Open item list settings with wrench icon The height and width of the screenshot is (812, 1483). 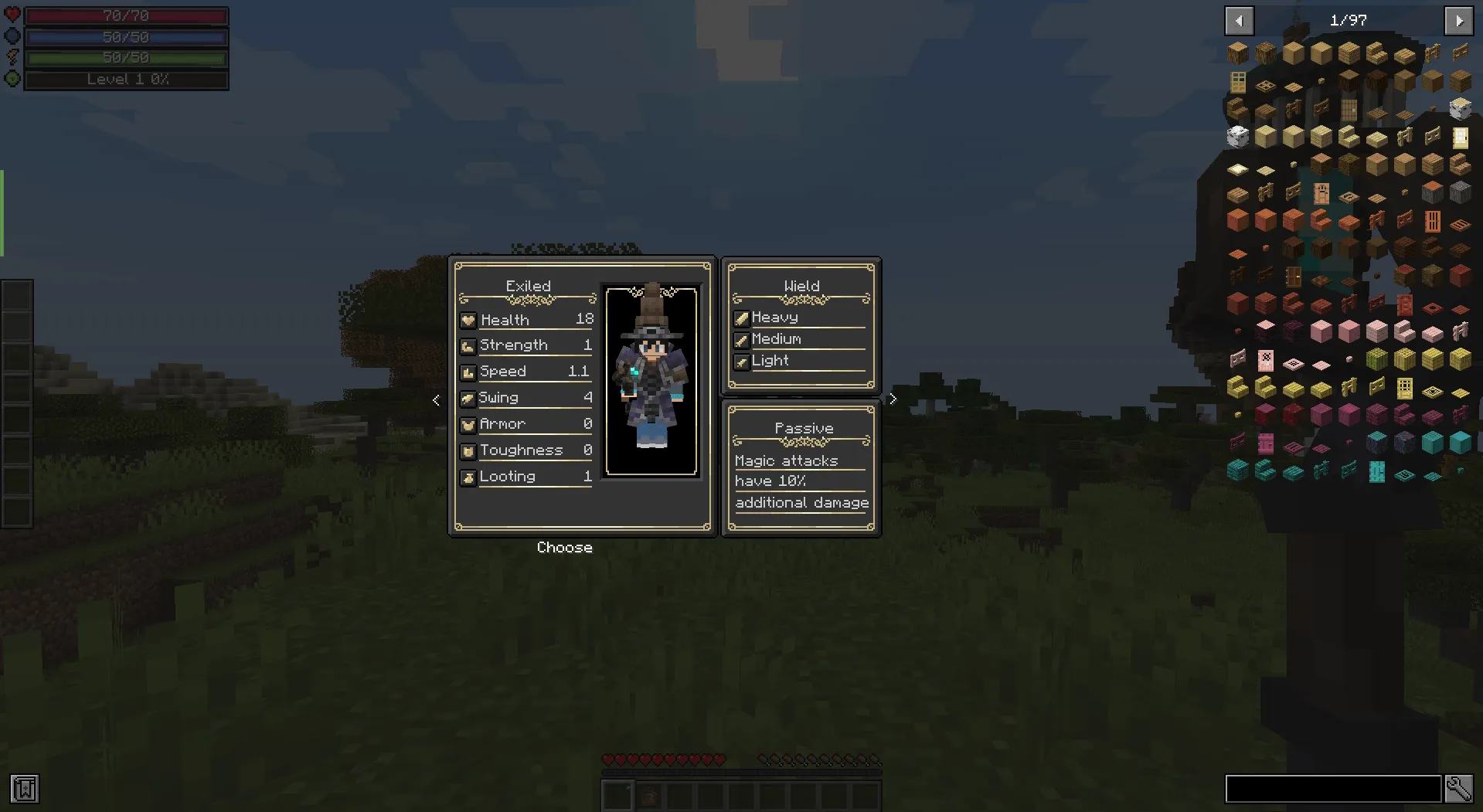(1459, 789)
